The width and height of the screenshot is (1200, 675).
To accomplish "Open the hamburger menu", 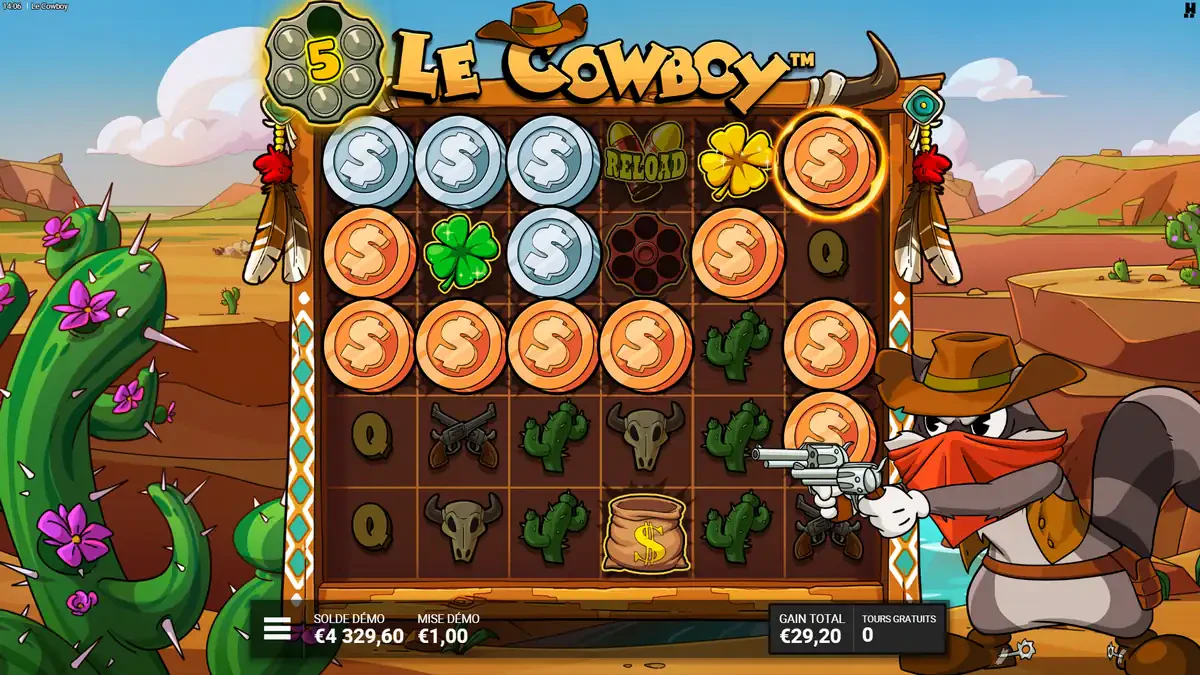I will tap(277, 629).
